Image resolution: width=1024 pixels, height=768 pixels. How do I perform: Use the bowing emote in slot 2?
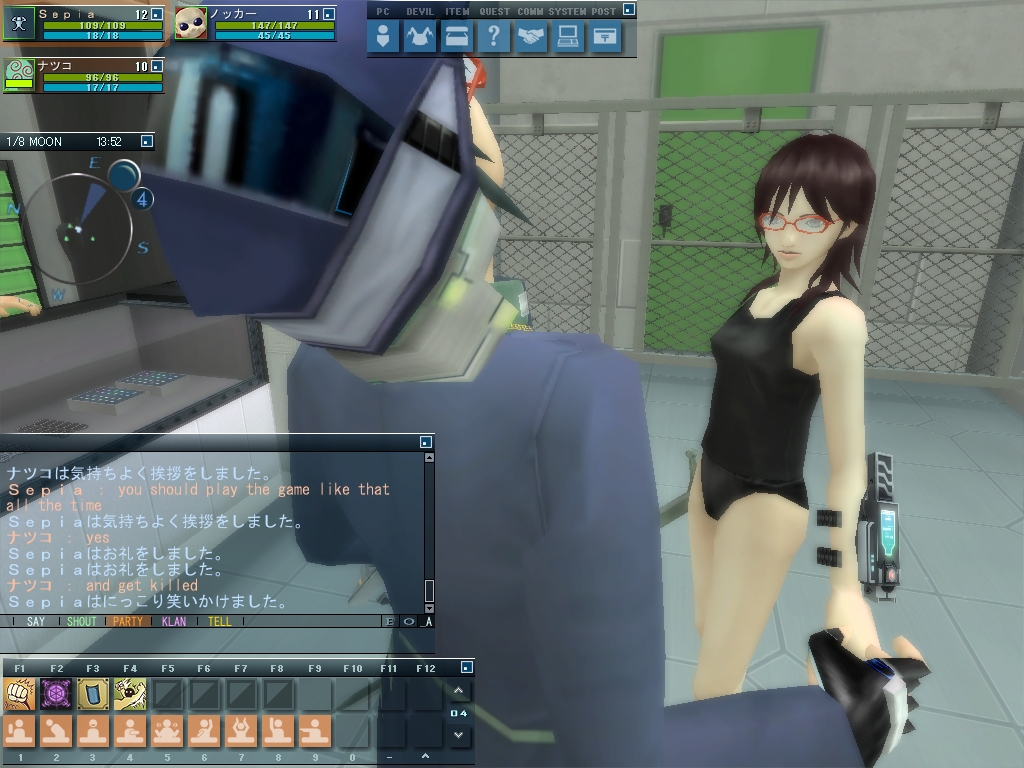point(56,731)
